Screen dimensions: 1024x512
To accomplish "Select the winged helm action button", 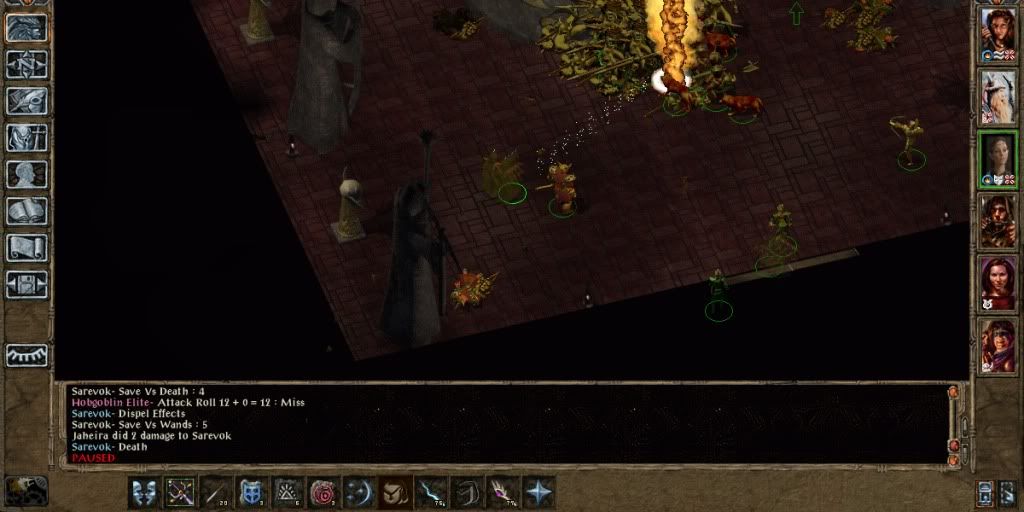I will [145, 491].
